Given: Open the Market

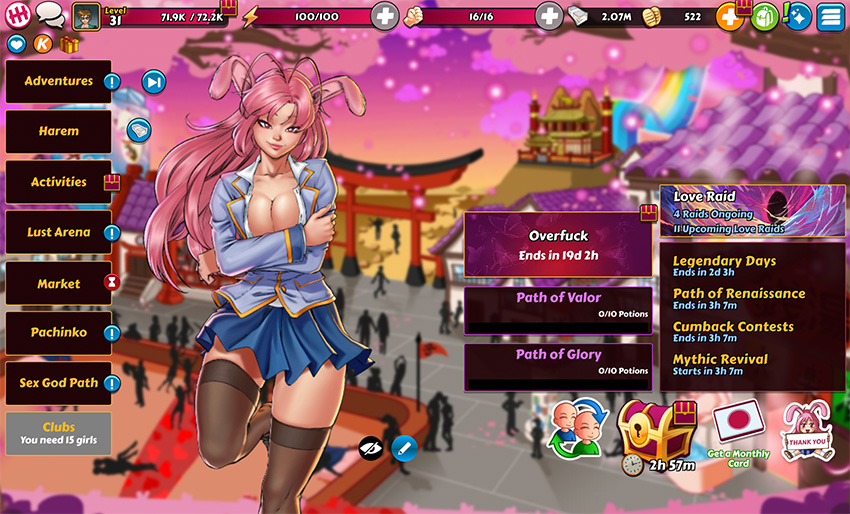Looking at the screenshot, I should 58,284.
